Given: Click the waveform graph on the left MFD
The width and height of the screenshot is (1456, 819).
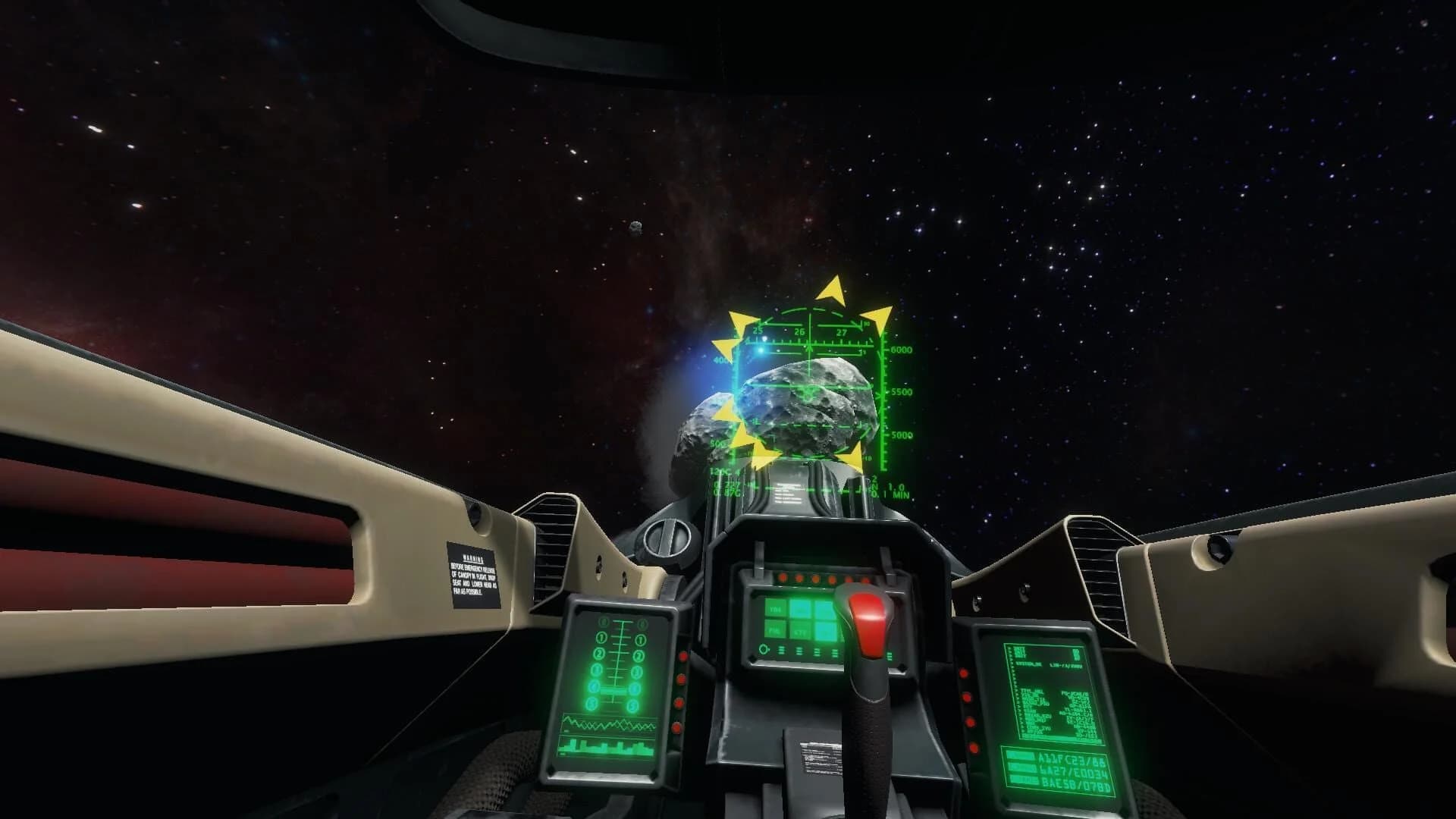Looking at the screenshot, I should 608,724.
